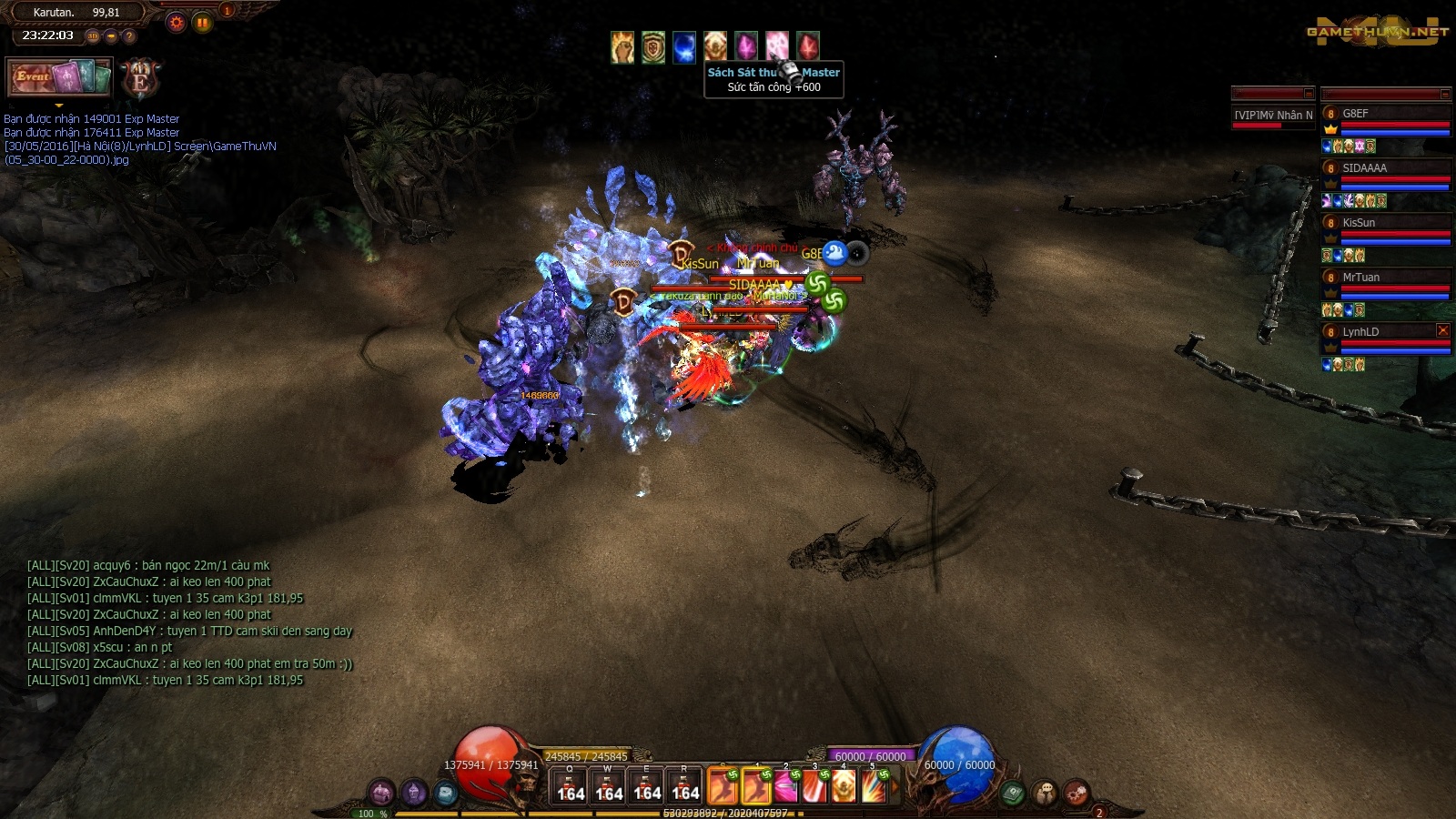
Task: Open the question mark help button
Action: click(x=129, y=36)
